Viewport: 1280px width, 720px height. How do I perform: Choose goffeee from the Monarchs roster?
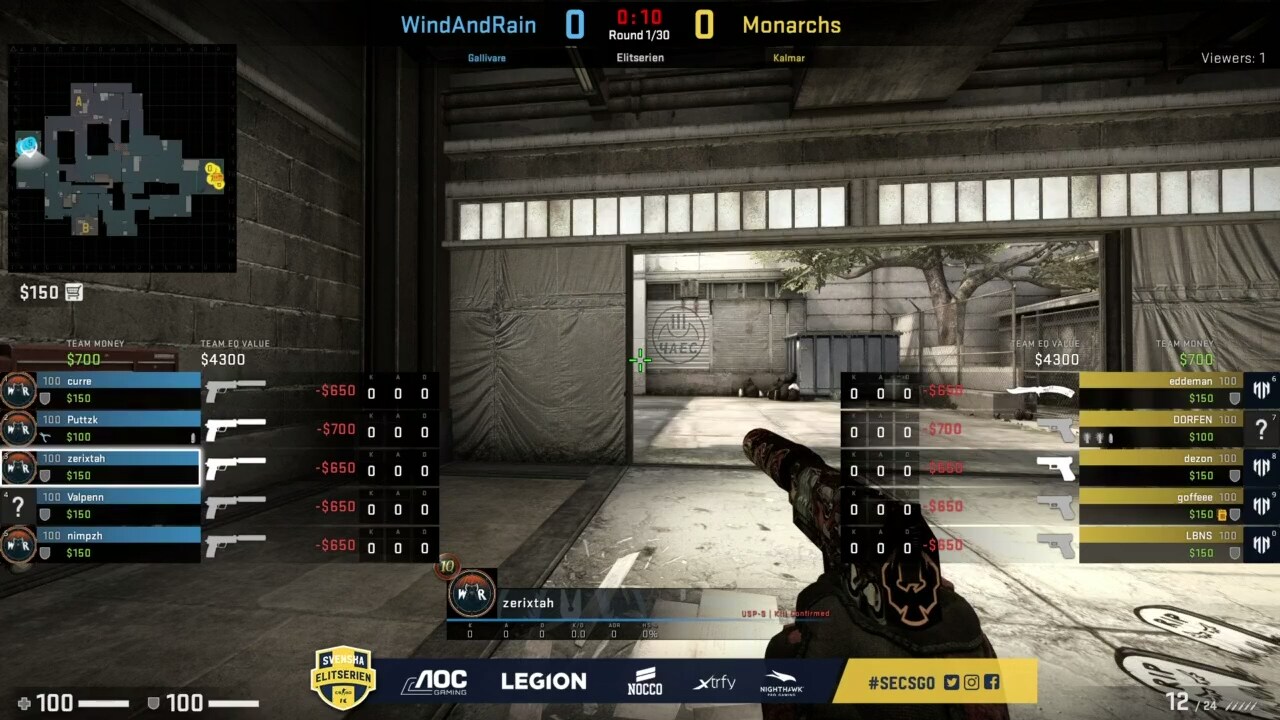1160,505
